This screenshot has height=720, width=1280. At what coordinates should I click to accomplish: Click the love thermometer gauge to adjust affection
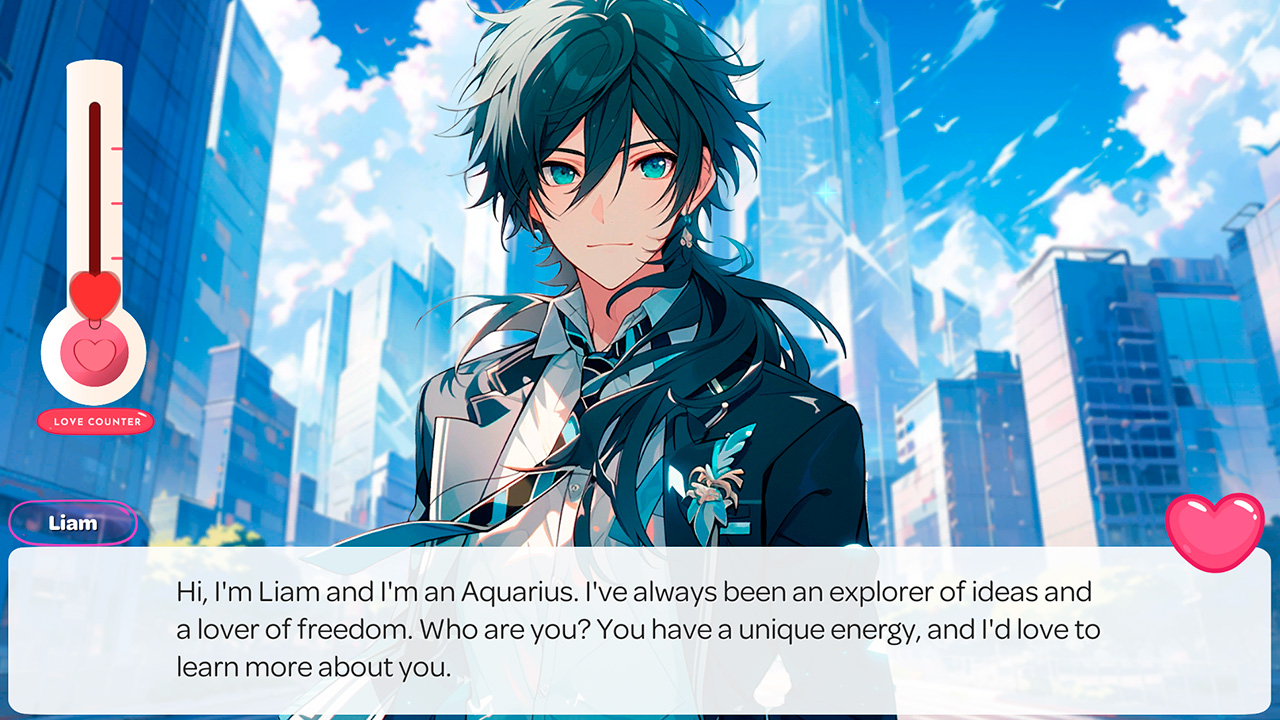(93, 230)
